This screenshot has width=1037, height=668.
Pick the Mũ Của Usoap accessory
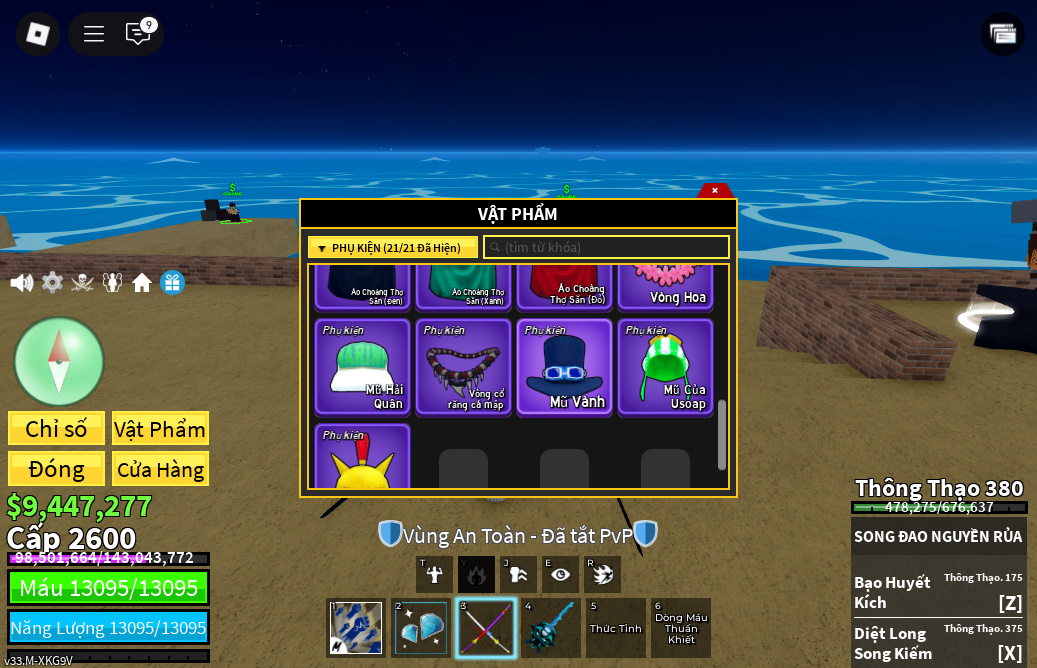point(666,366)
